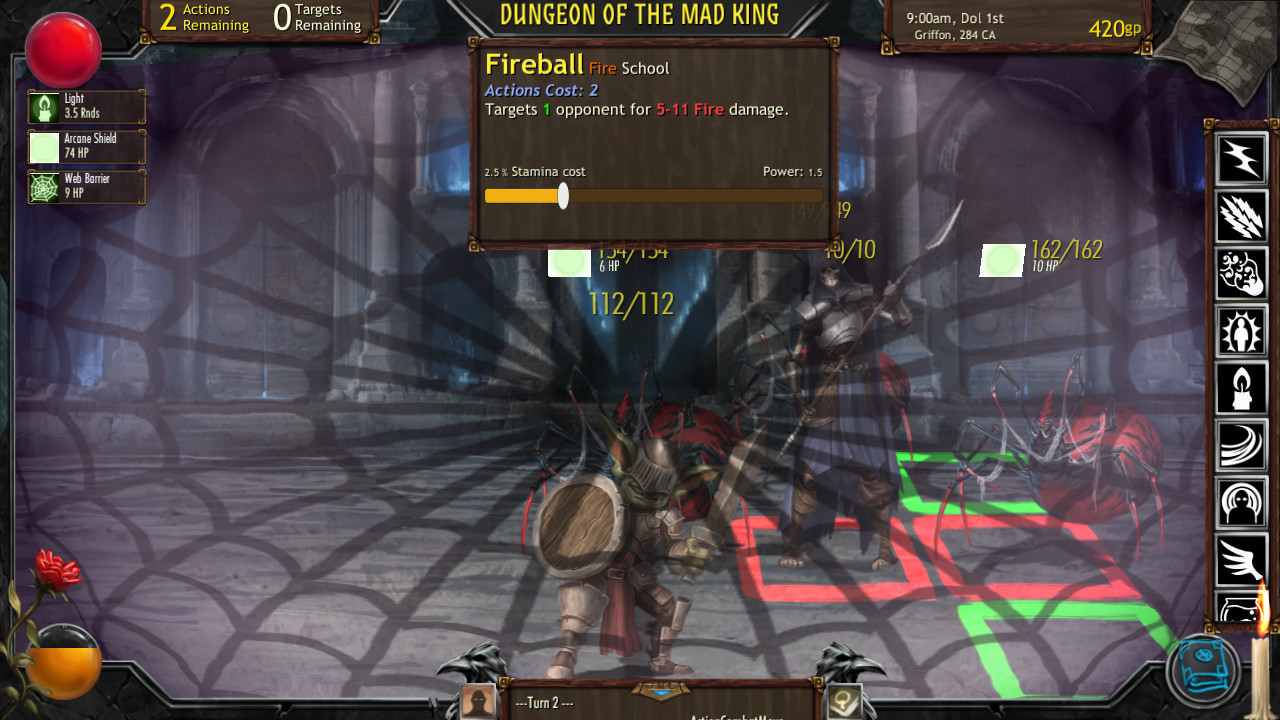Toggle off the Light buff
1280x720 pixels.
(x=85, y=105)
